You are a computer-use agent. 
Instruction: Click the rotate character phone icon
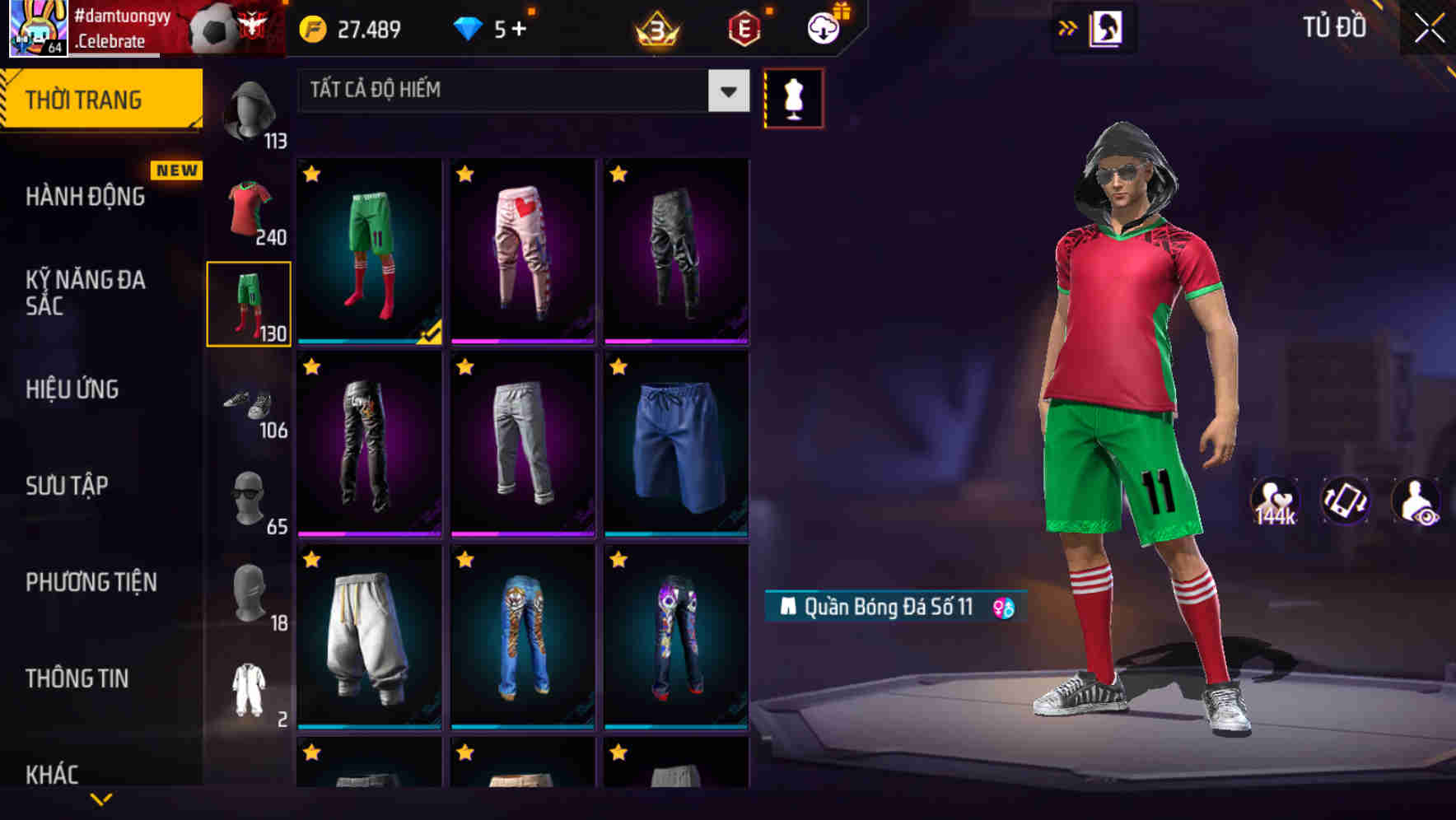coord(1347,500)
